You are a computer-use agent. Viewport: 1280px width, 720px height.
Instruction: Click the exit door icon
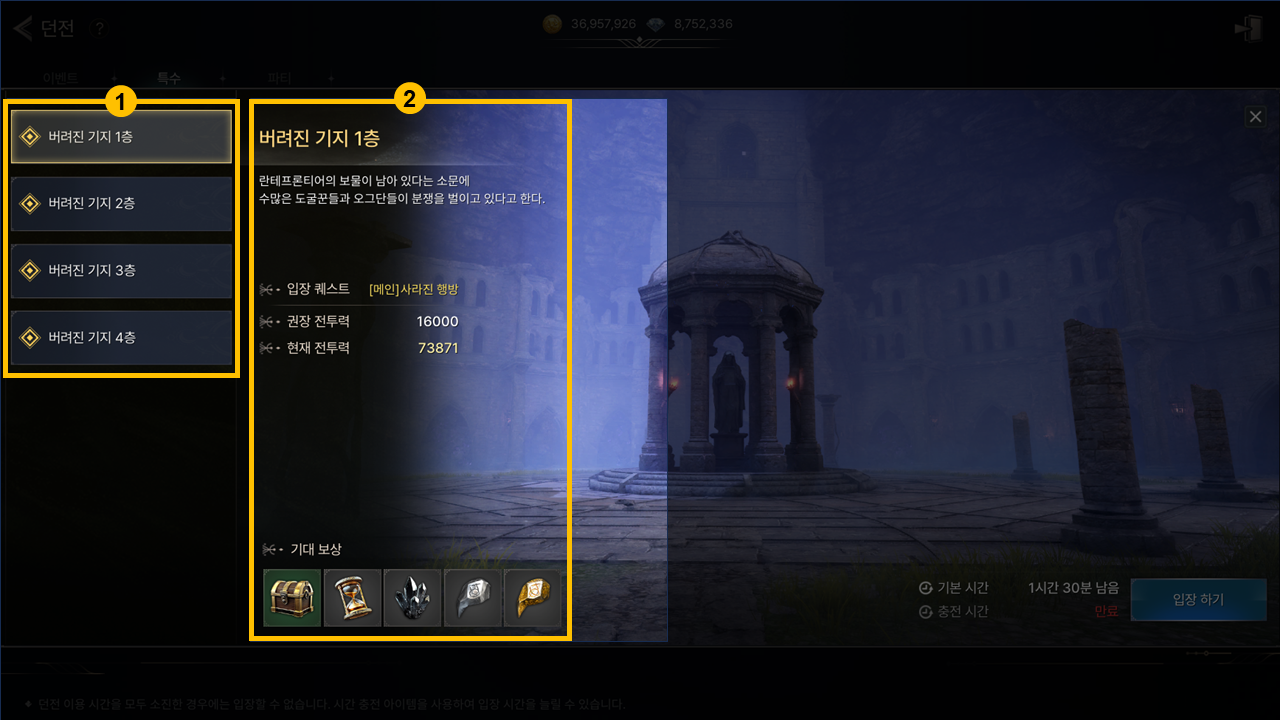click(x=1247, y=29)
